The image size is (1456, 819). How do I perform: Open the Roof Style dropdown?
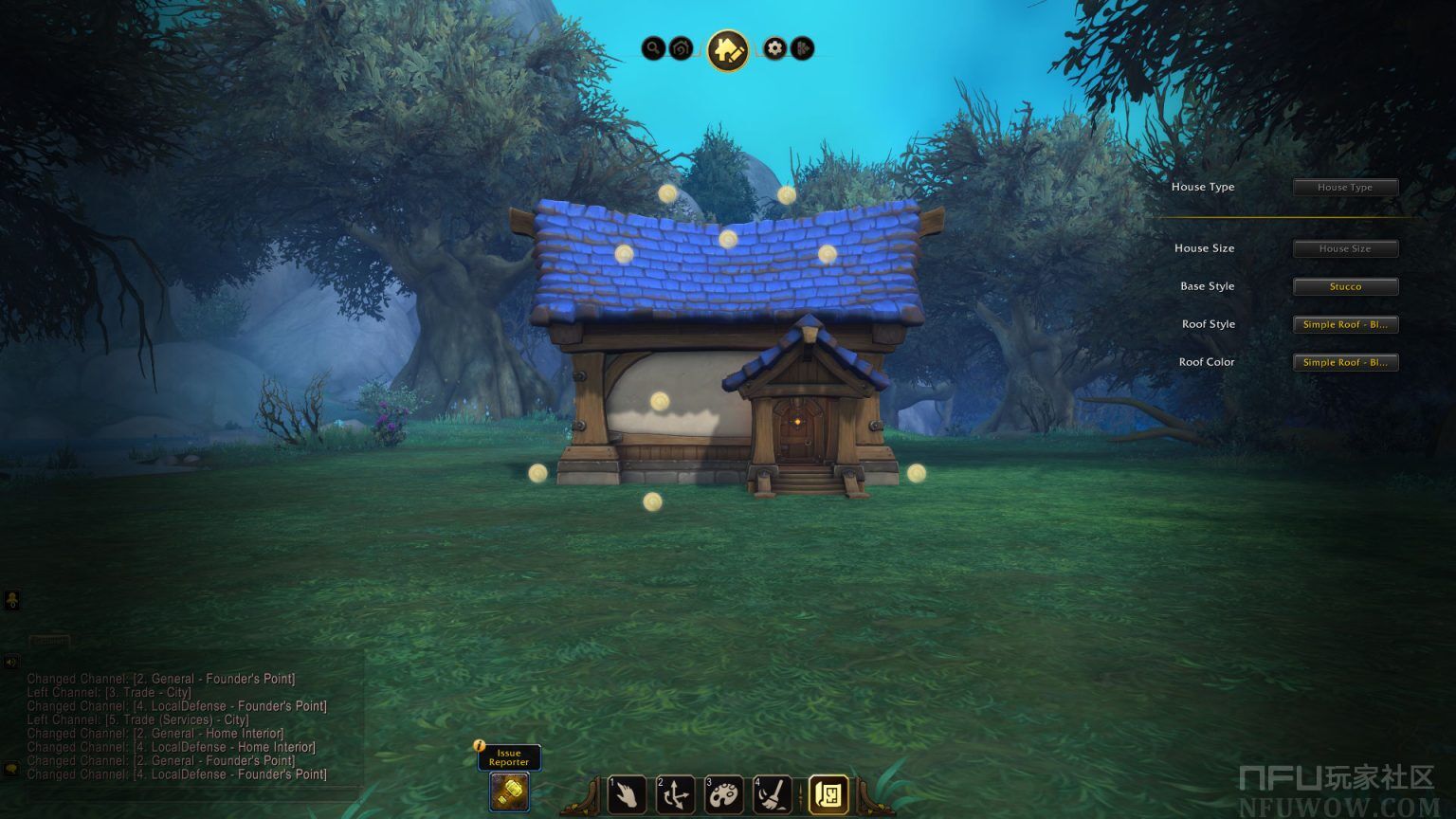coord(1345,324)
